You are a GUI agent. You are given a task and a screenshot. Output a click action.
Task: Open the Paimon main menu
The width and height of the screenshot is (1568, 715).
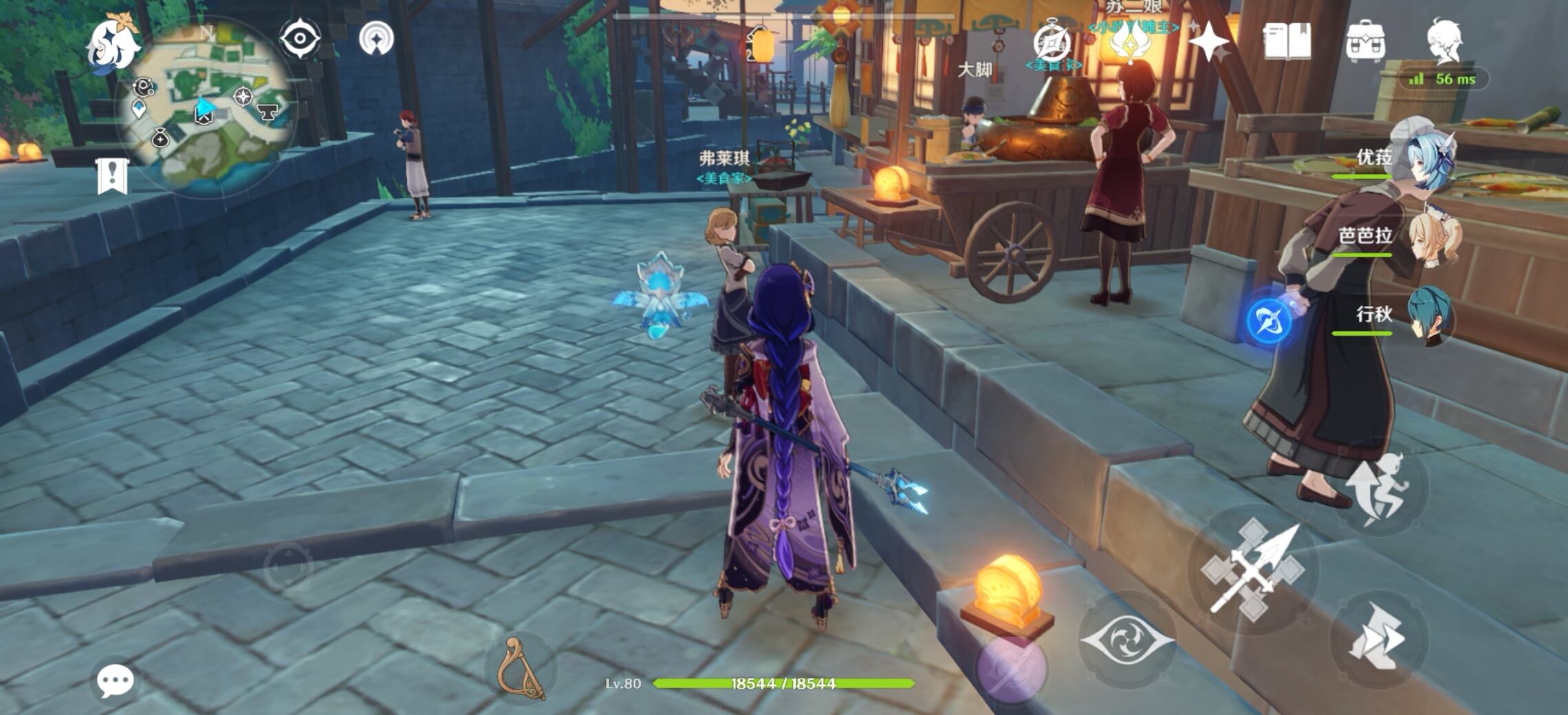coord(113,43)
